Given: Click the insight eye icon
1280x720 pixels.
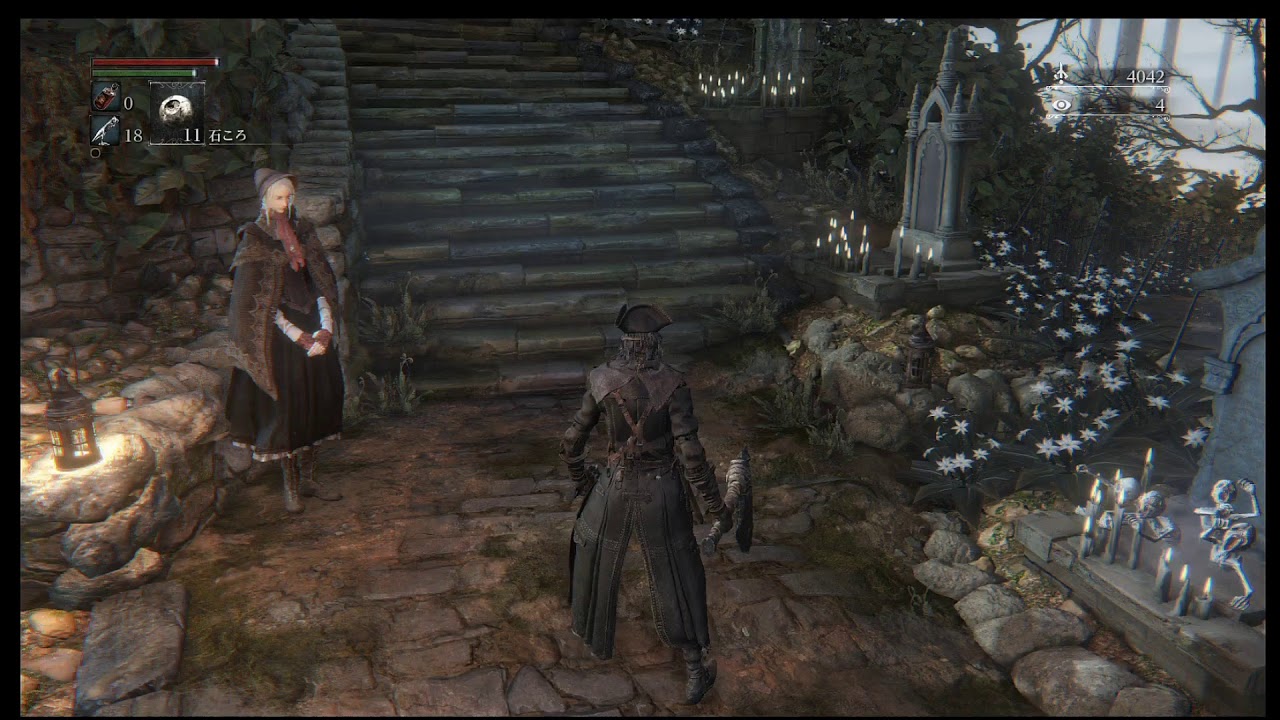Looking at the screenshot, I should [1059, 104].
